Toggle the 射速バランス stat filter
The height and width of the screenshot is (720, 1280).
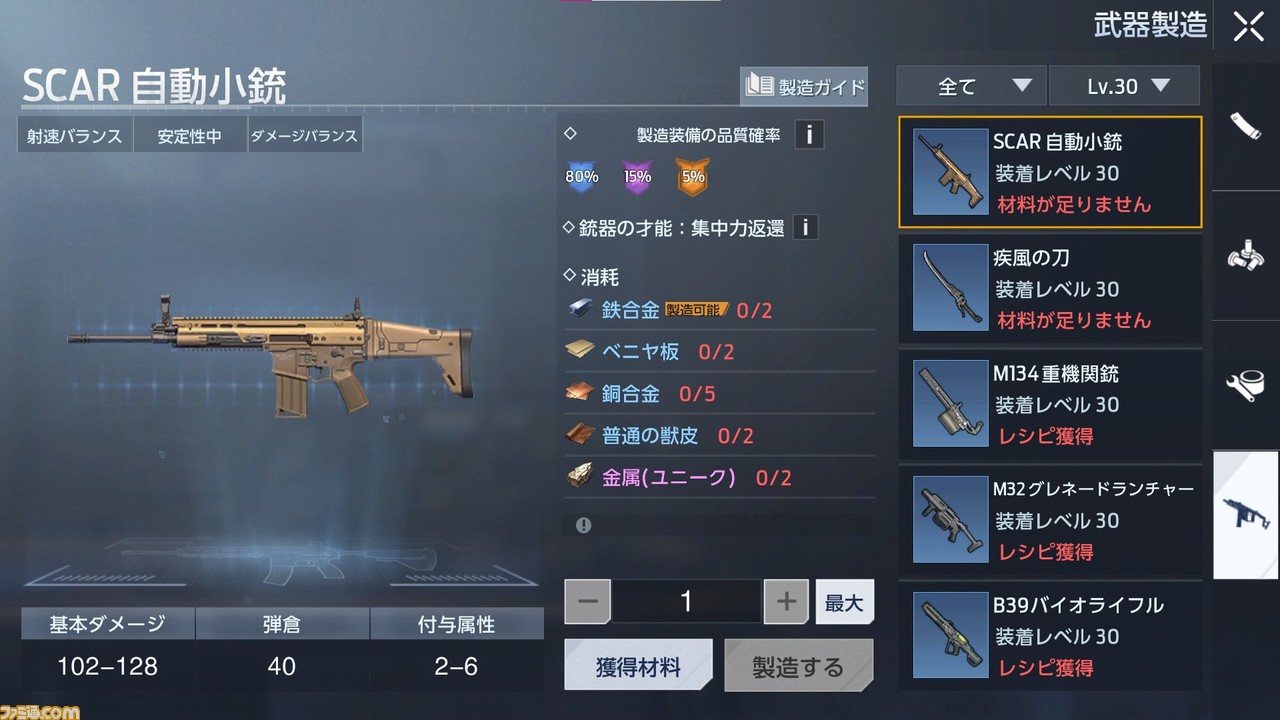click(74, 134)
